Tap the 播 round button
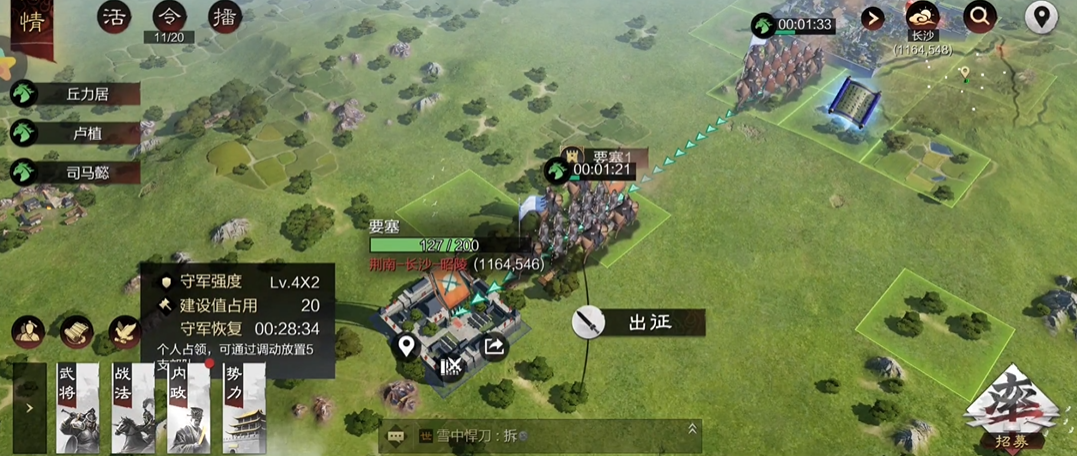 pyautogui.click(x=225, y=17)
